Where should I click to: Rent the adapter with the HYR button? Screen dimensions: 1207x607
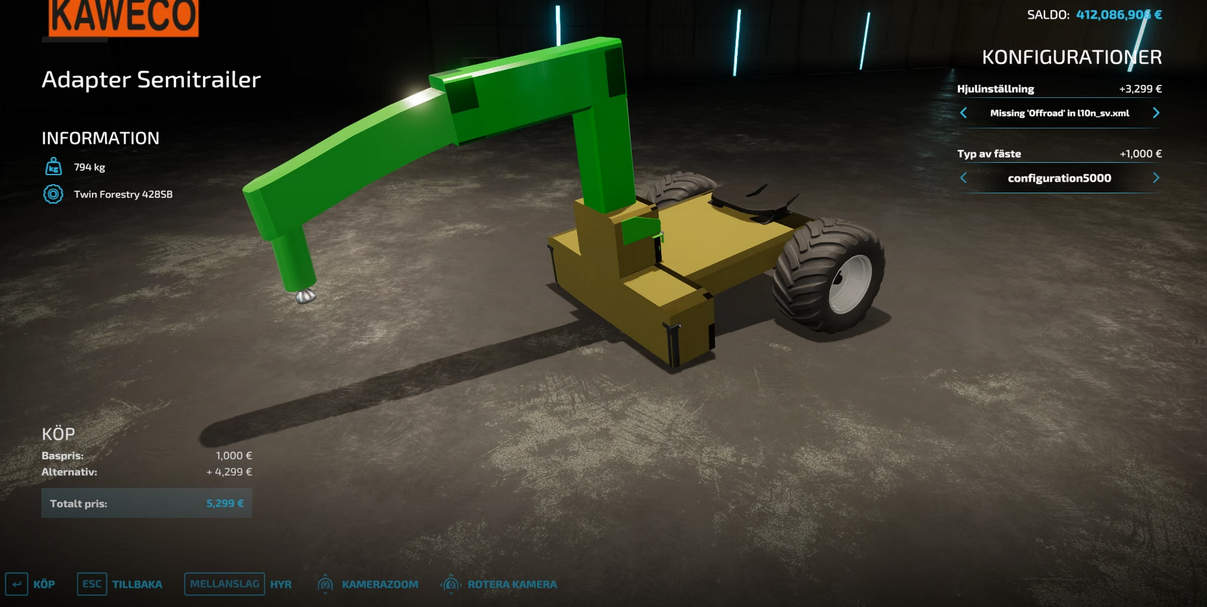pos(238,584)
